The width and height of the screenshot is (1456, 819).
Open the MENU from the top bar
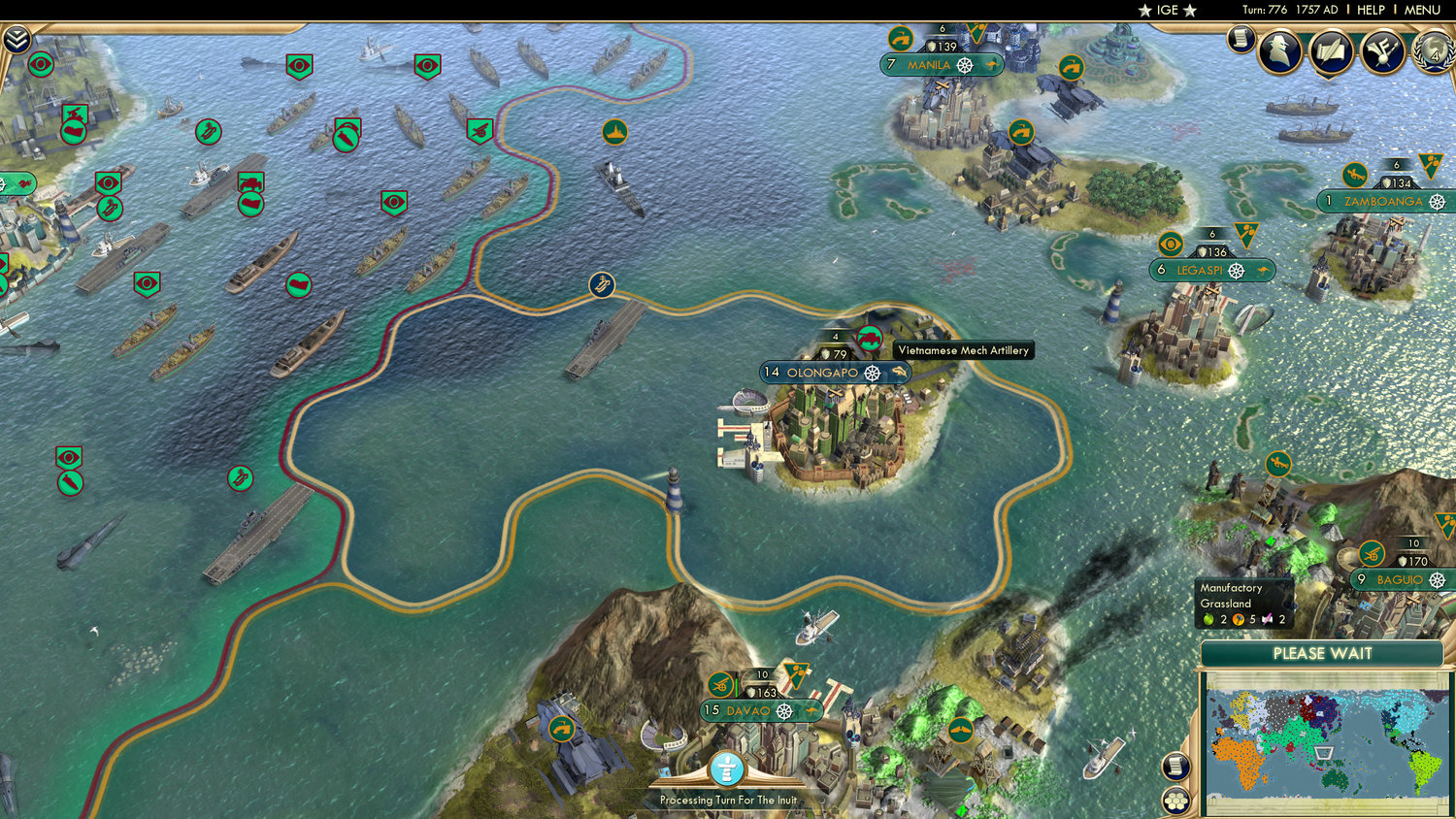point(1422,10)
